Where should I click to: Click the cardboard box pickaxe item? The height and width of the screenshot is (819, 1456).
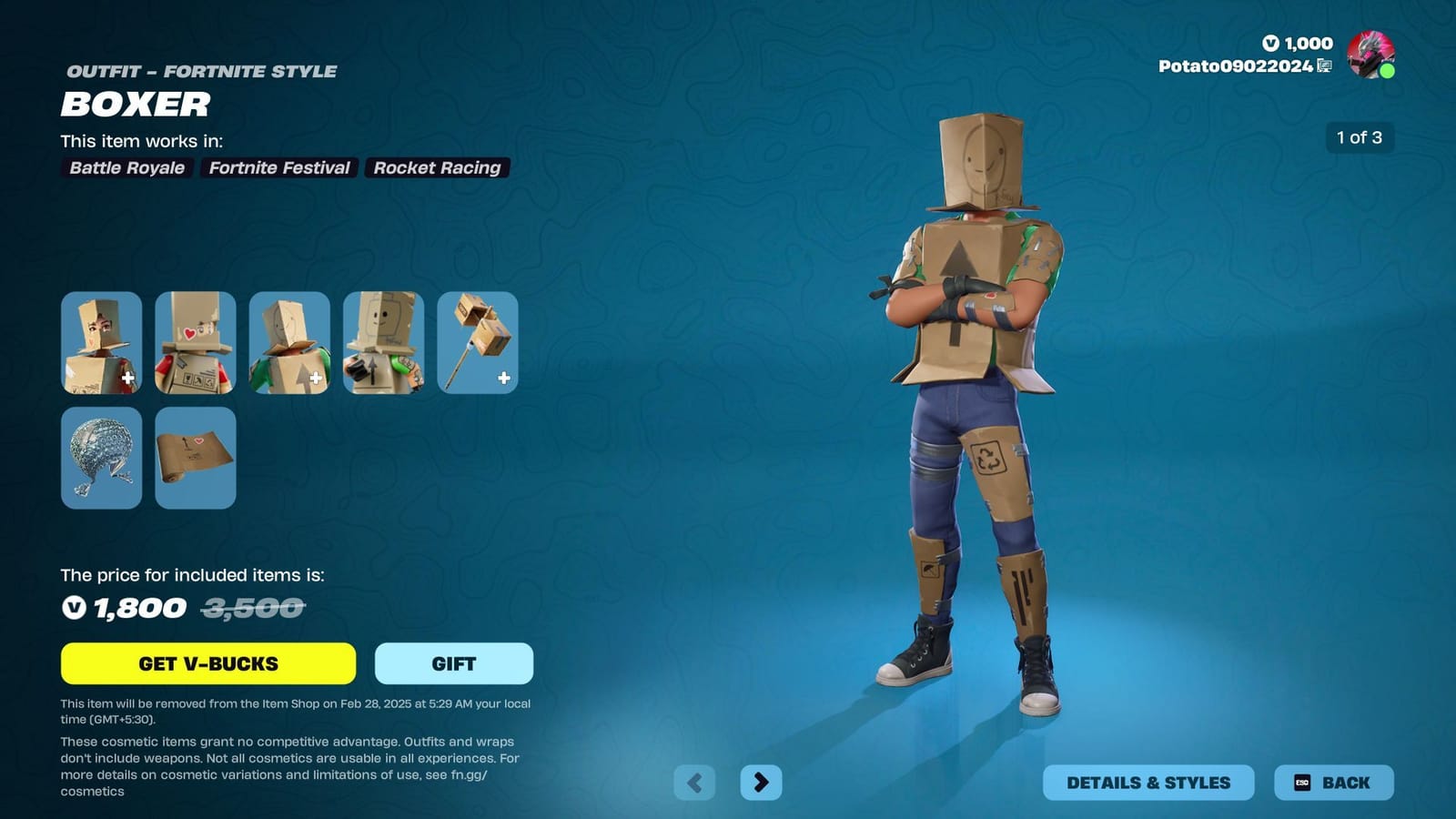pos(476,341)
